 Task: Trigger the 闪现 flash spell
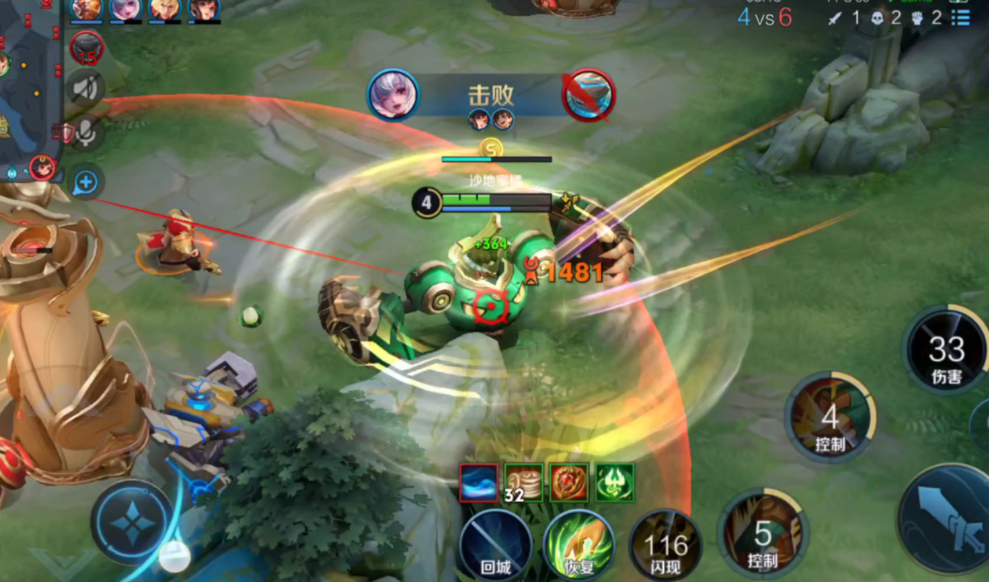[665, 545]
